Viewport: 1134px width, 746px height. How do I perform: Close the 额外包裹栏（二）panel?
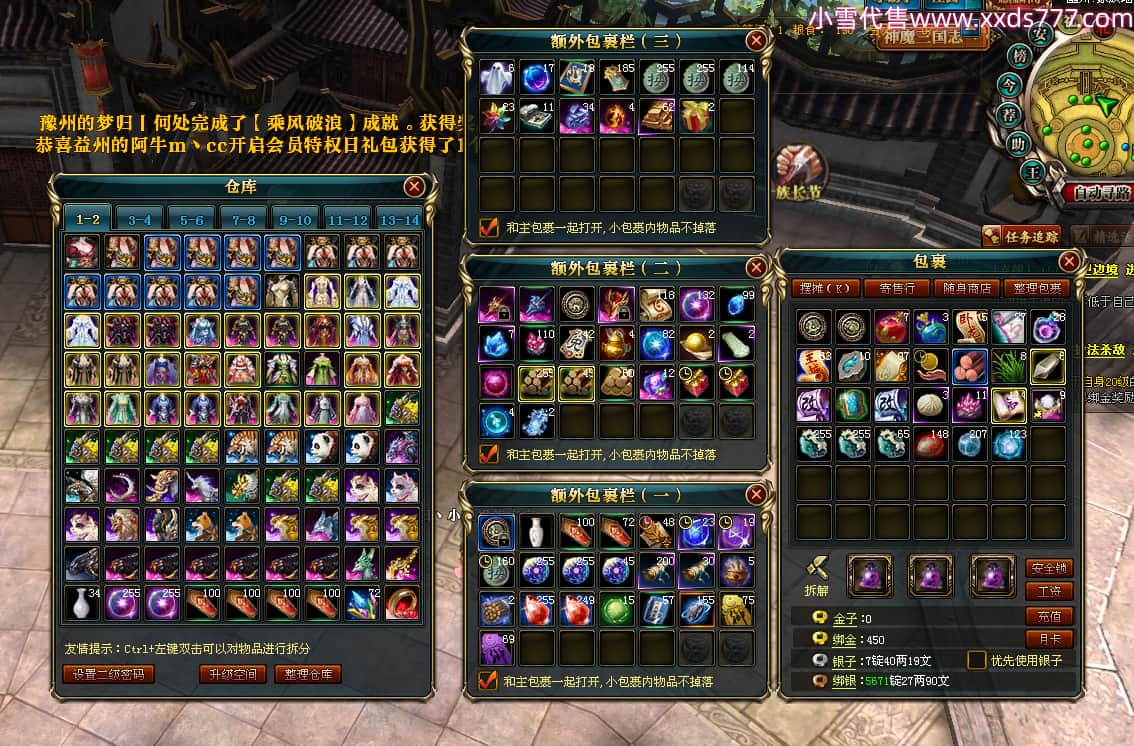756,268
